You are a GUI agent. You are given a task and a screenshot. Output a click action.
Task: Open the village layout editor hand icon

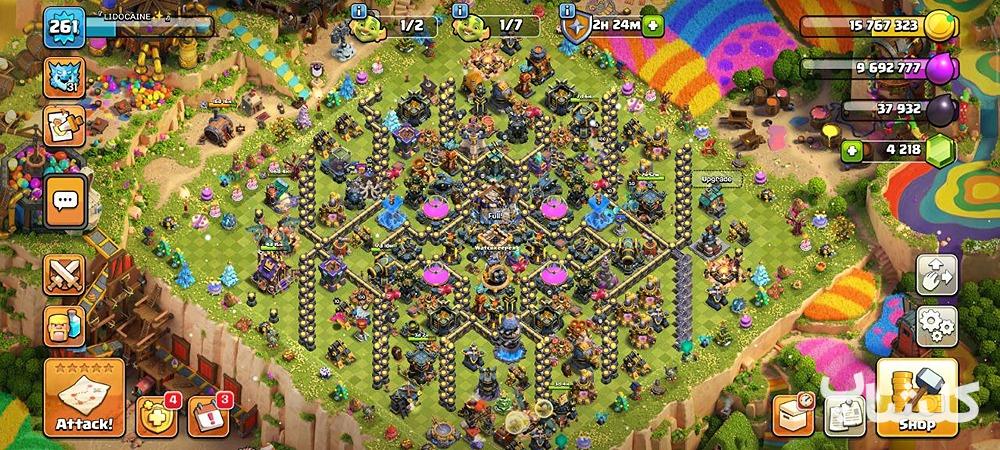click(x=937, y=275)
